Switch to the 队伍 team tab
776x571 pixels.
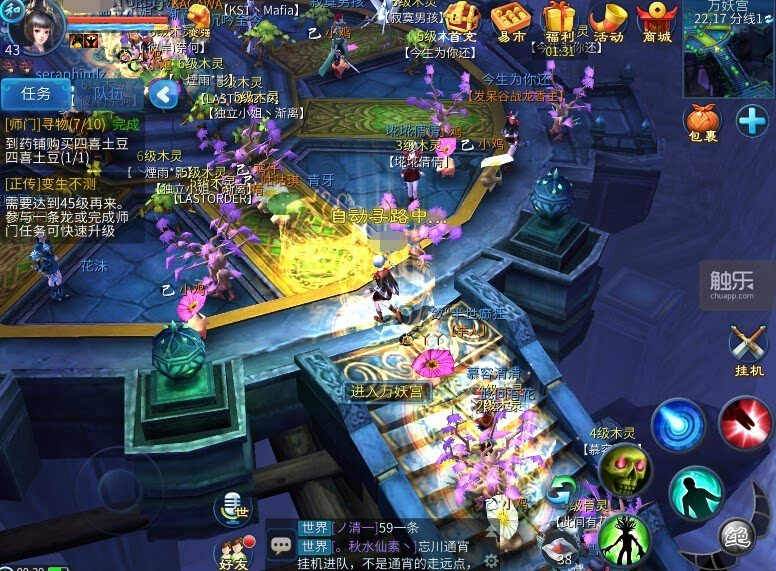coord(110,94)
